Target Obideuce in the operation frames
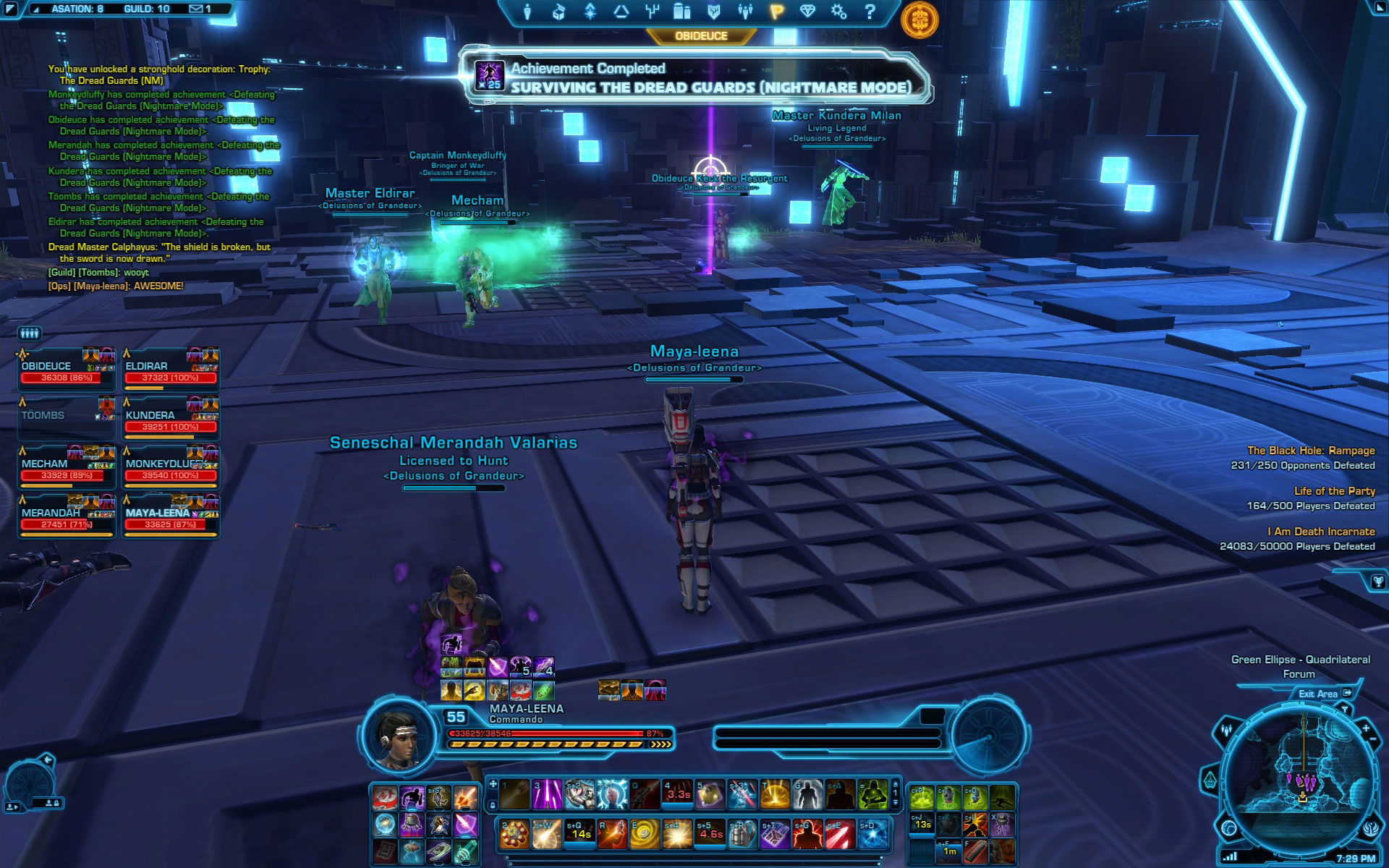Screen dimensions: 1389x868 67,370
